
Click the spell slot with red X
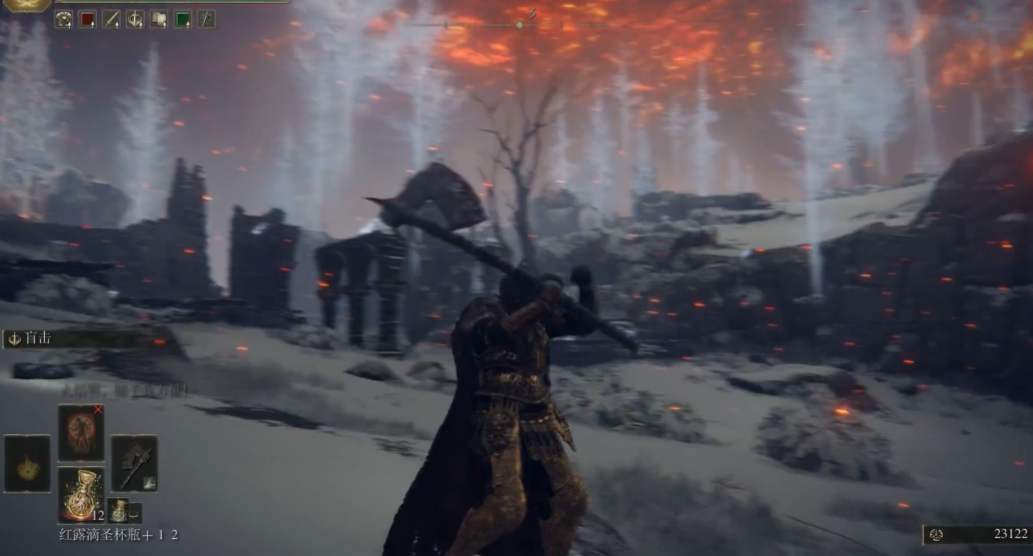pyautogui.click(x=81, y=432)
